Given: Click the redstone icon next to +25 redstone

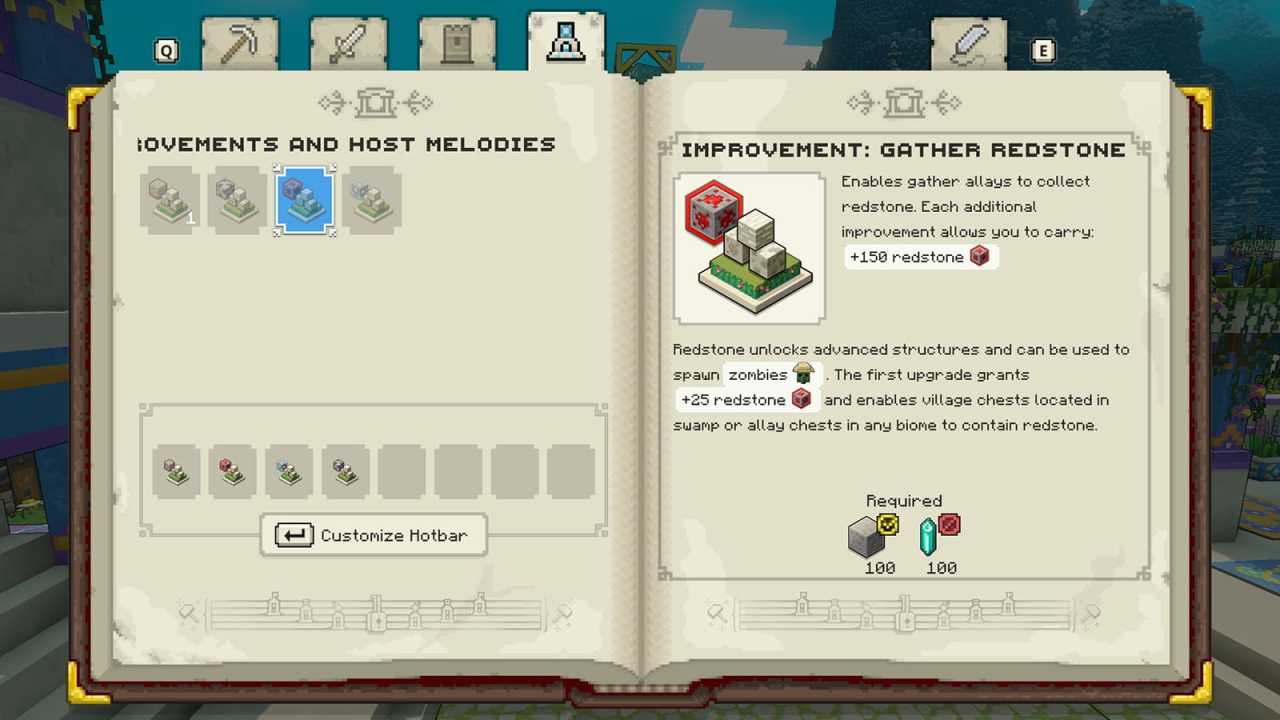Looking at the screenshot, I should coord(803,399).
